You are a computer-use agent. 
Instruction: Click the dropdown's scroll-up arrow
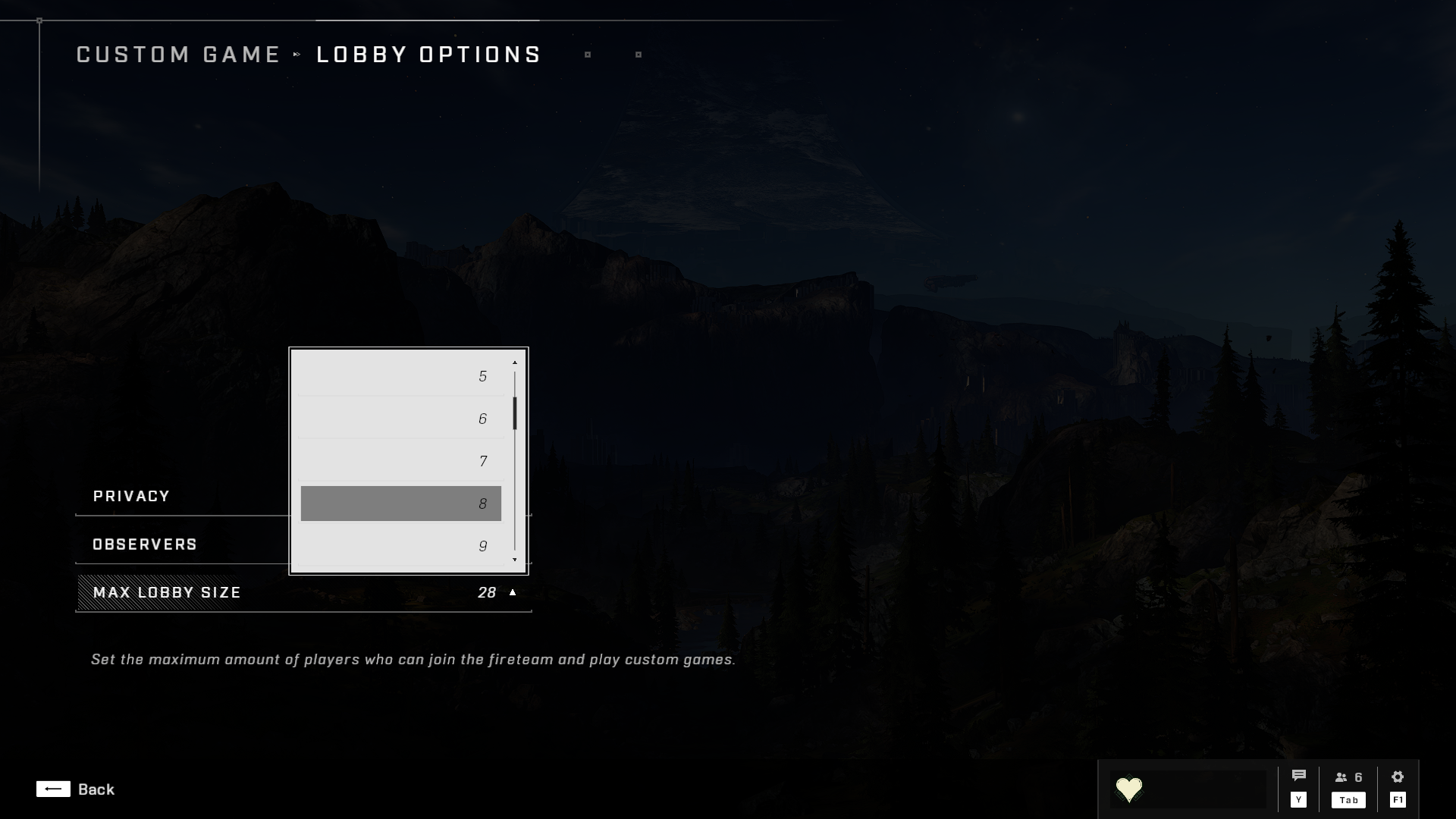tap(515, 362)
